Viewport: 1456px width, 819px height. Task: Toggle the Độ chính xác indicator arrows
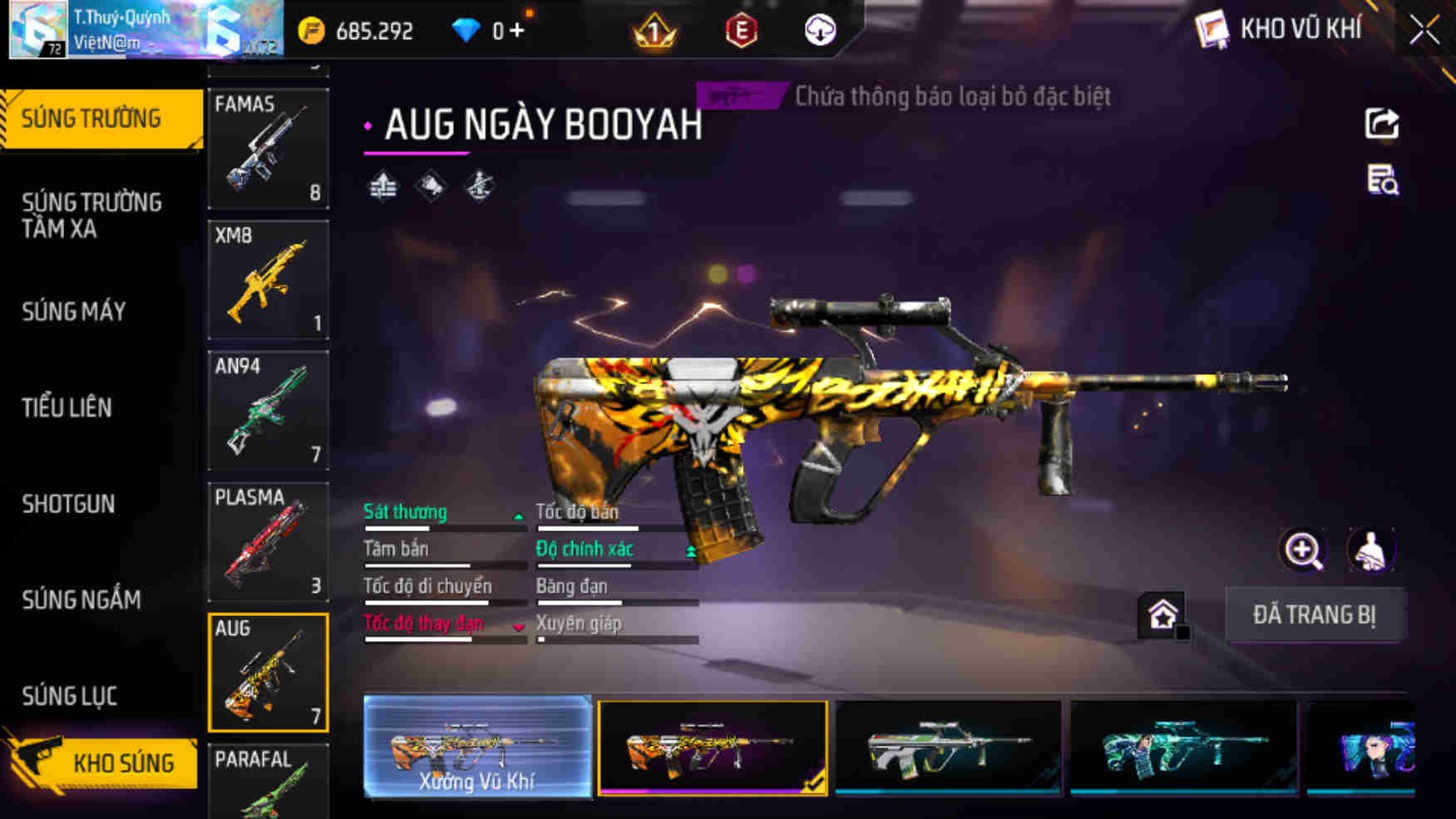(692, 550)
